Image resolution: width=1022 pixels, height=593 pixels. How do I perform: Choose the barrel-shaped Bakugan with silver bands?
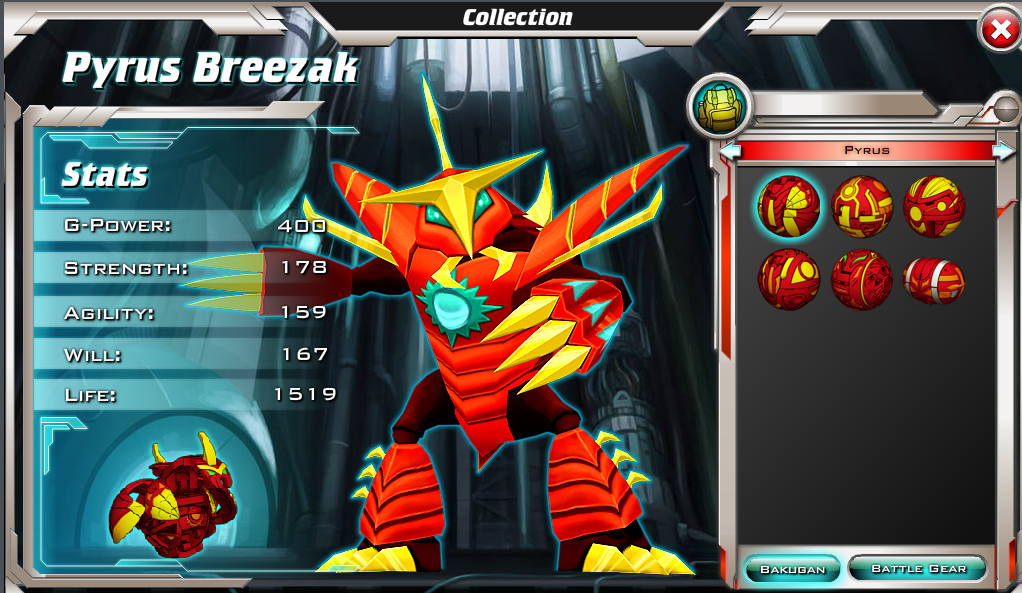934,279
